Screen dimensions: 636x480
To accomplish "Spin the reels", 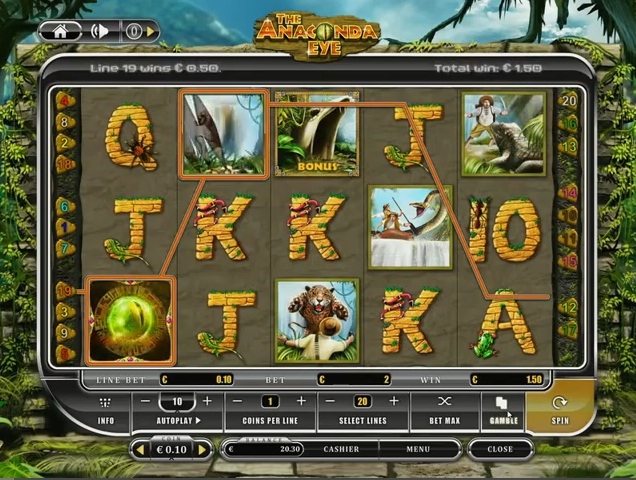I will pyautogui.click(x=560, y=409).
